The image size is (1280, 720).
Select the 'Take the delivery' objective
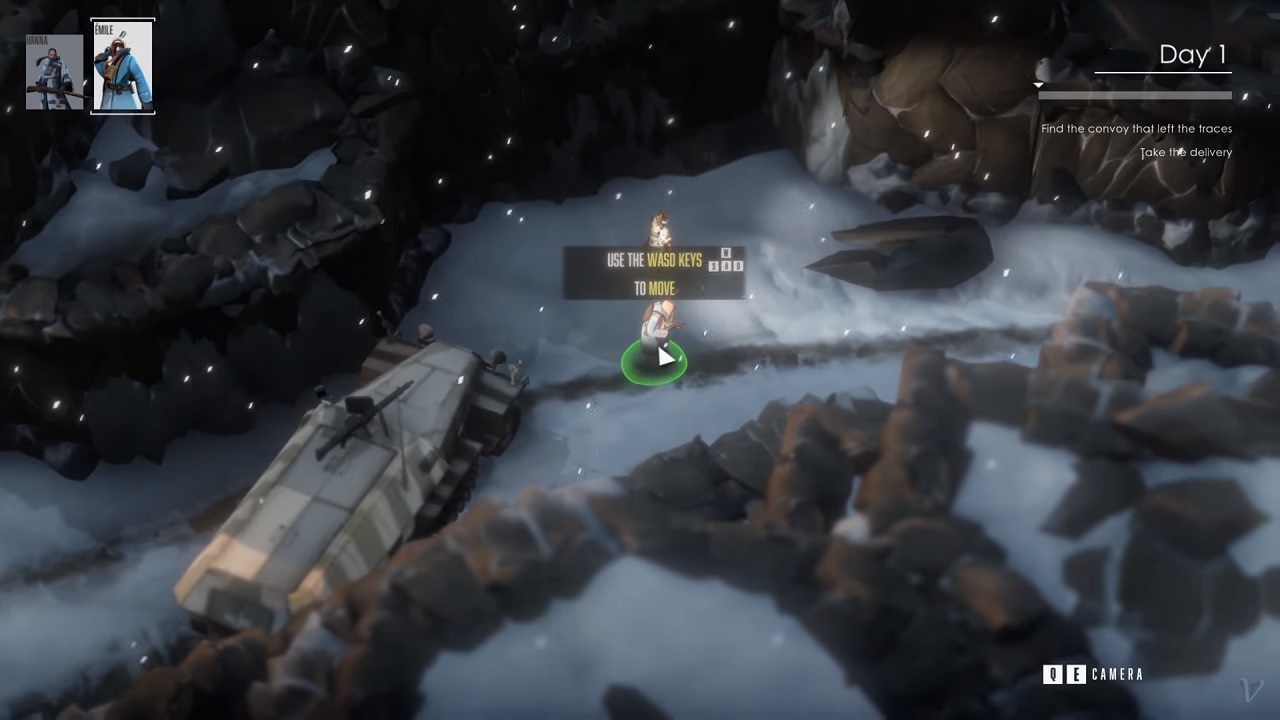point(1186,153)
